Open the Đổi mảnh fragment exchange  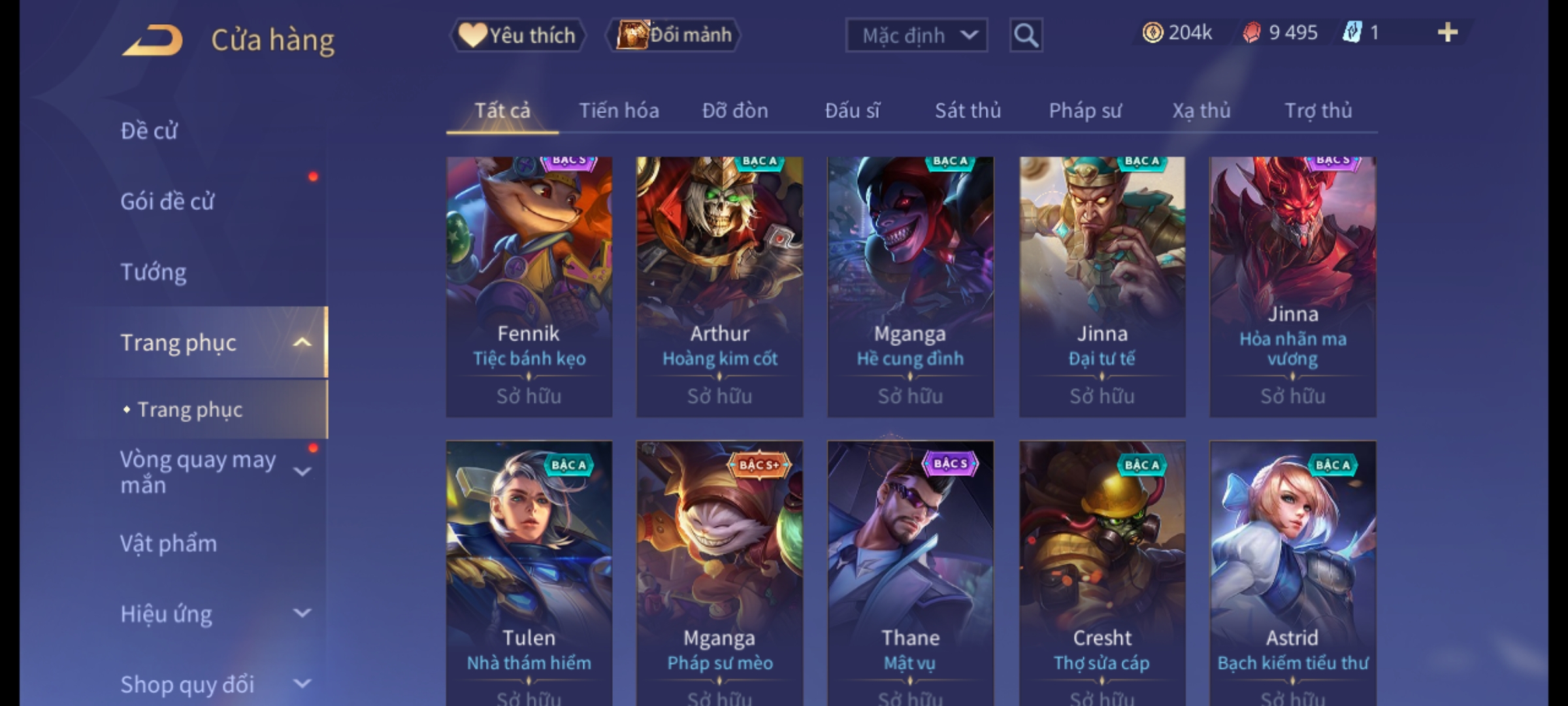[x=674, y=35]
